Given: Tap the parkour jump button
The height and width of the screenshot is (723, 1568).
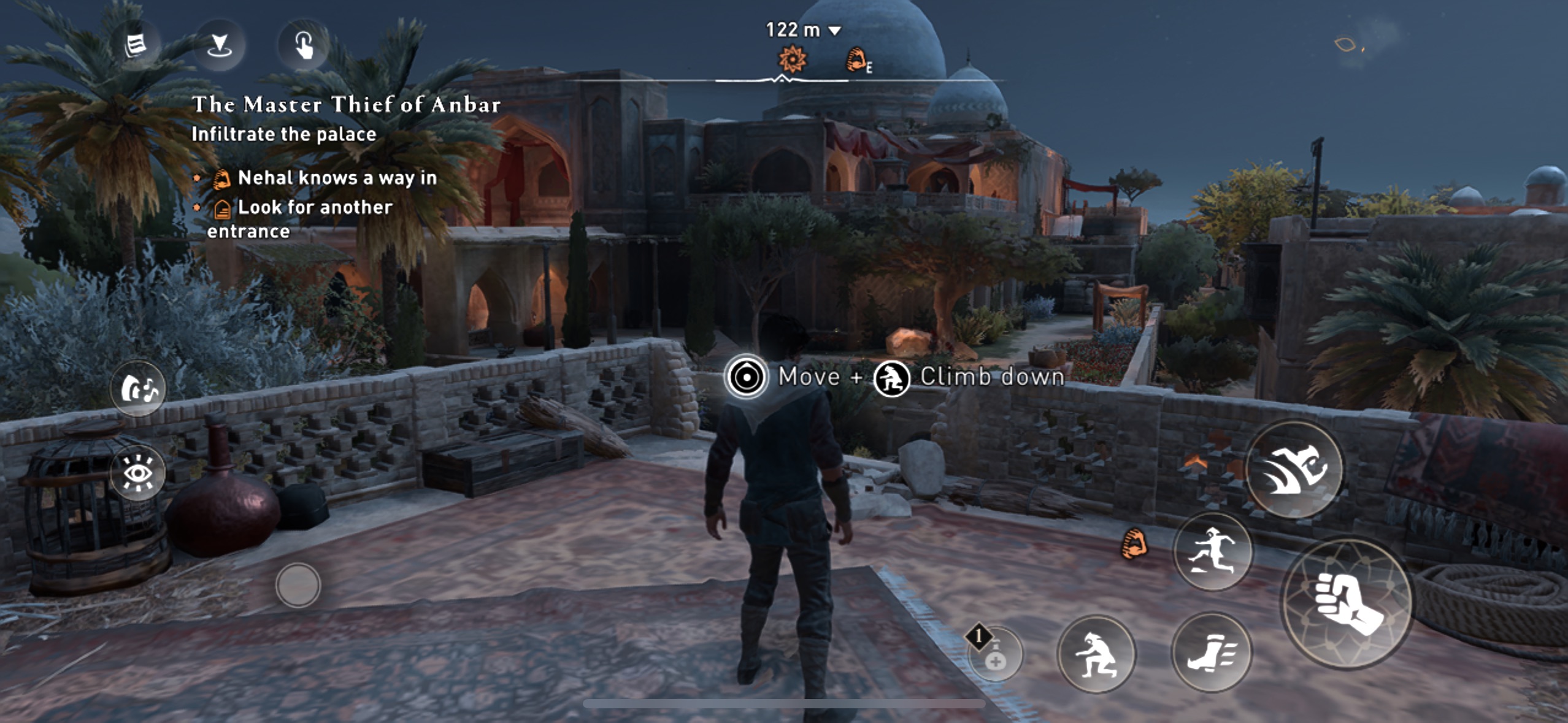Looking at the screenshot, I should click(x=1213, y=551).
